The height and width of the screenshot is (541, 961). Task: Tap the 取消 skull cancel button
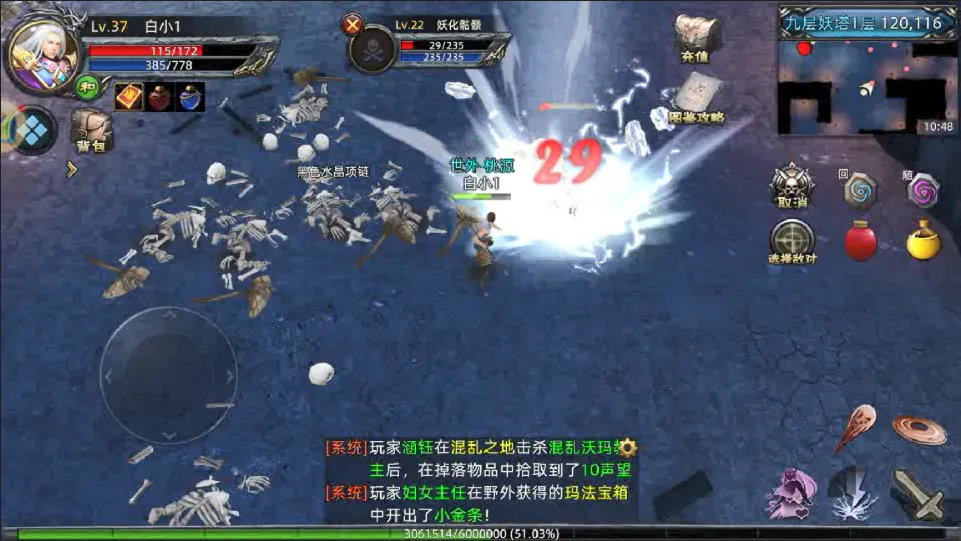click(x=791, y=186)
